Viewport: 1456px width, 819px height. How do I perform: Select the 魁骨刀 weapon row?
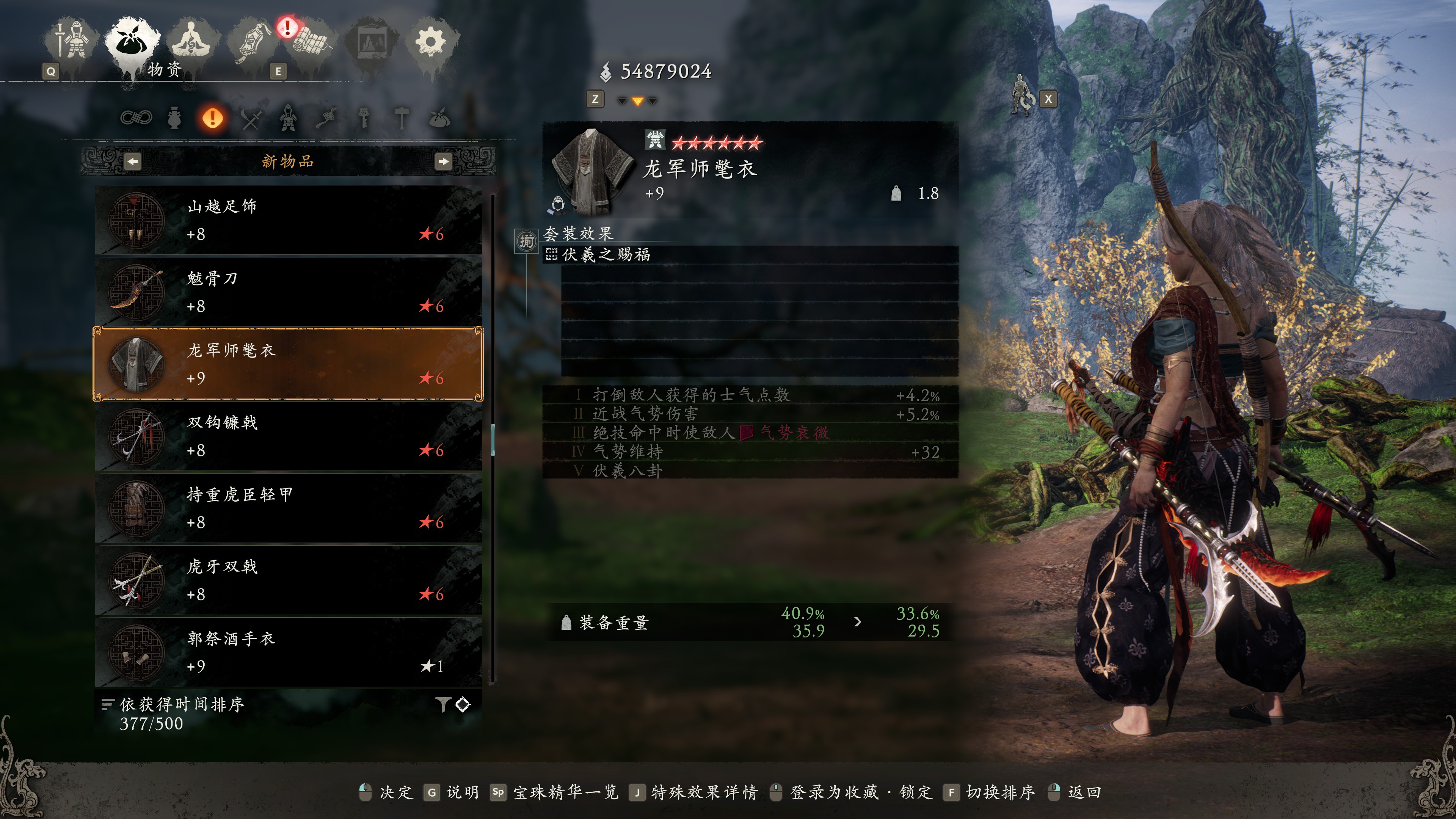(x=288, y=292)
